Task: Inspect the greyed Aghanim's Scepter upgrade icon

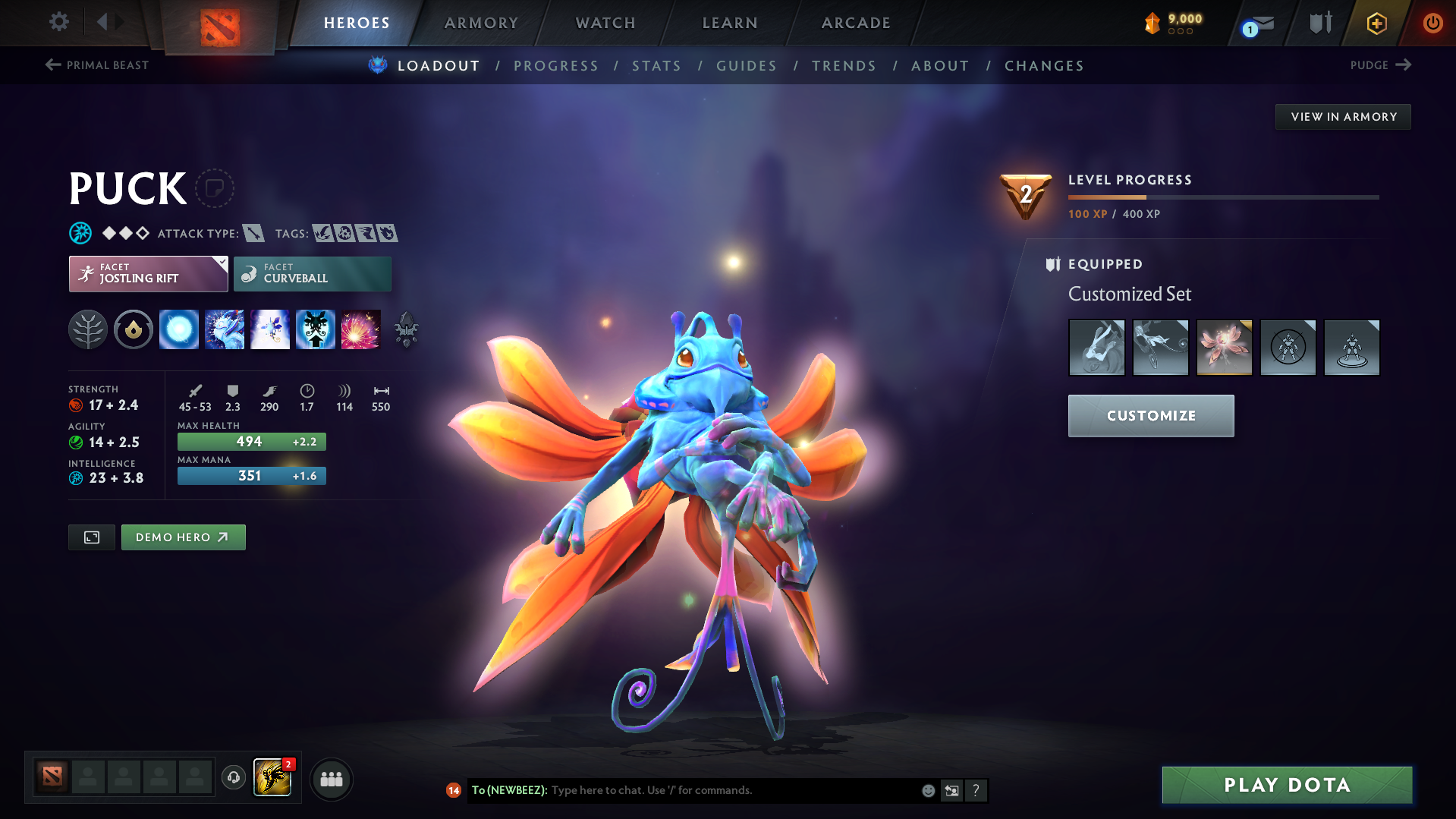Action: coord(406,329)
